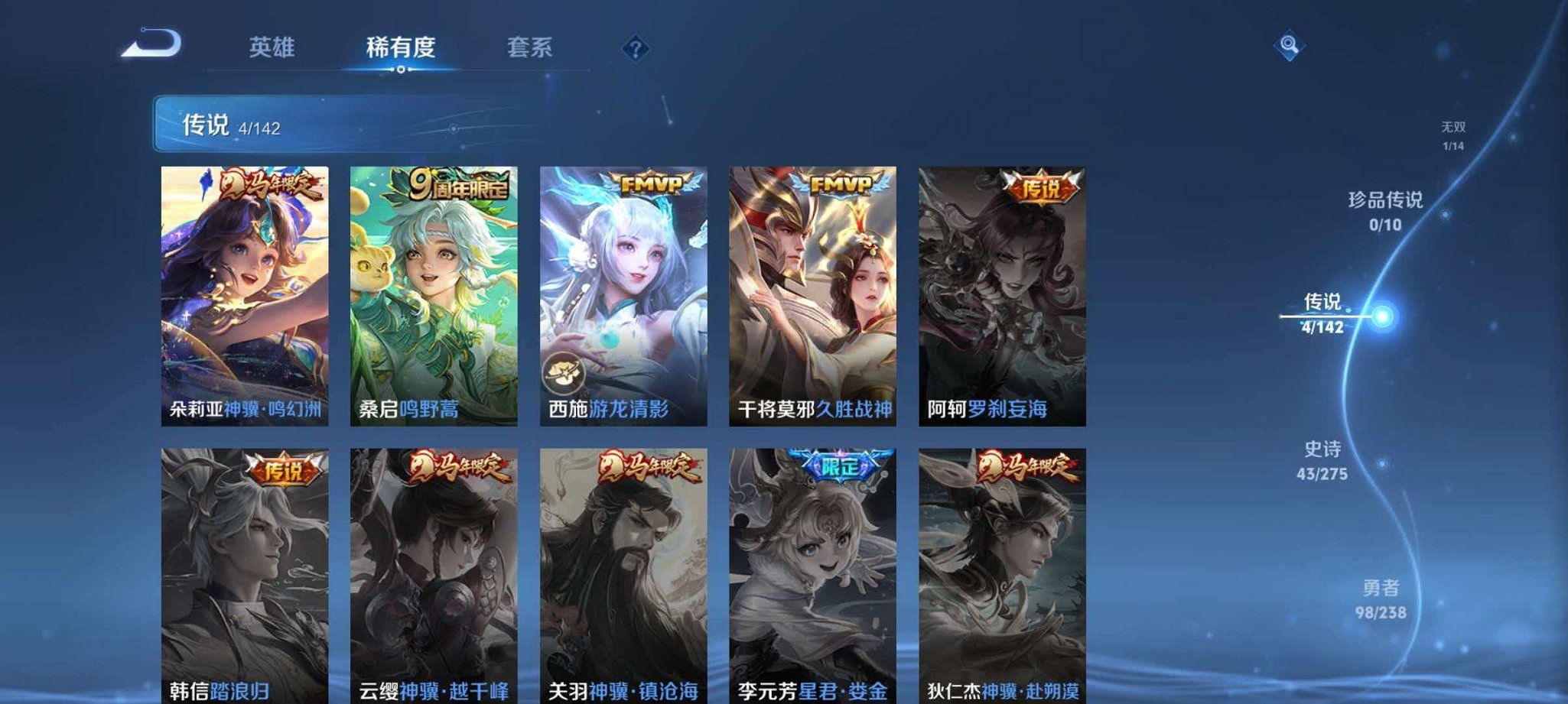This screenshot has width=1568, height=704.
Task: Tap the 马年限定 badge on 朵莉亚 card
Action: [270, 185]
